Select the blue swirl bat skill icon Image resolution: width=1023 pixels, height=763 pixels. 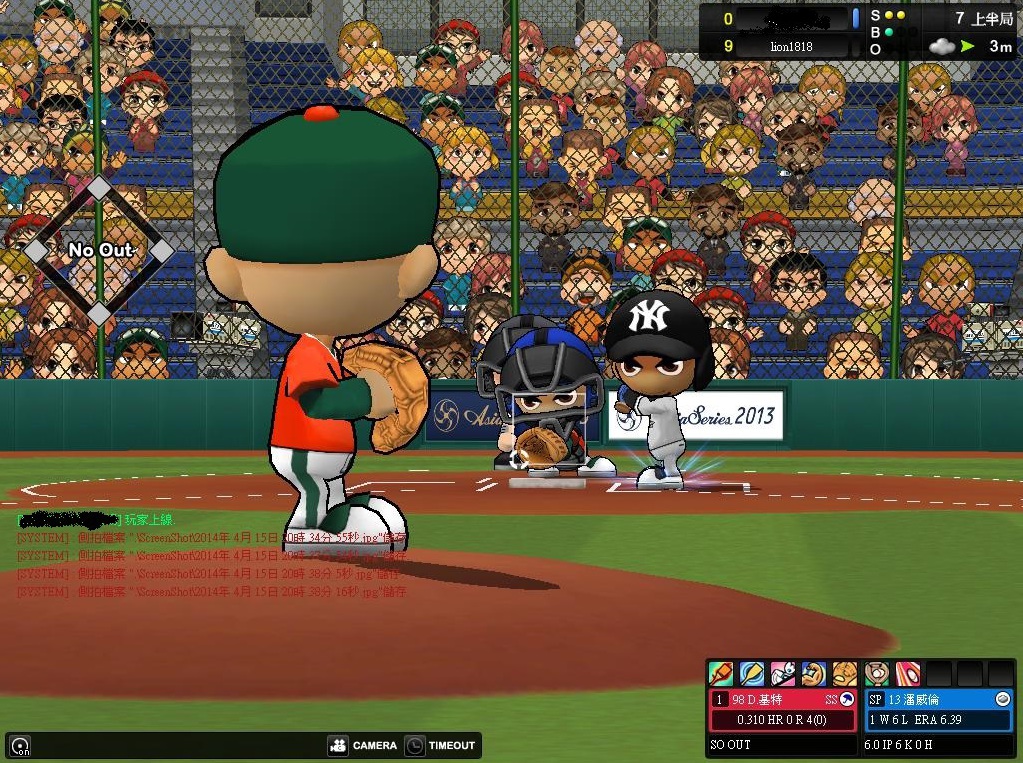coord(752,673)
